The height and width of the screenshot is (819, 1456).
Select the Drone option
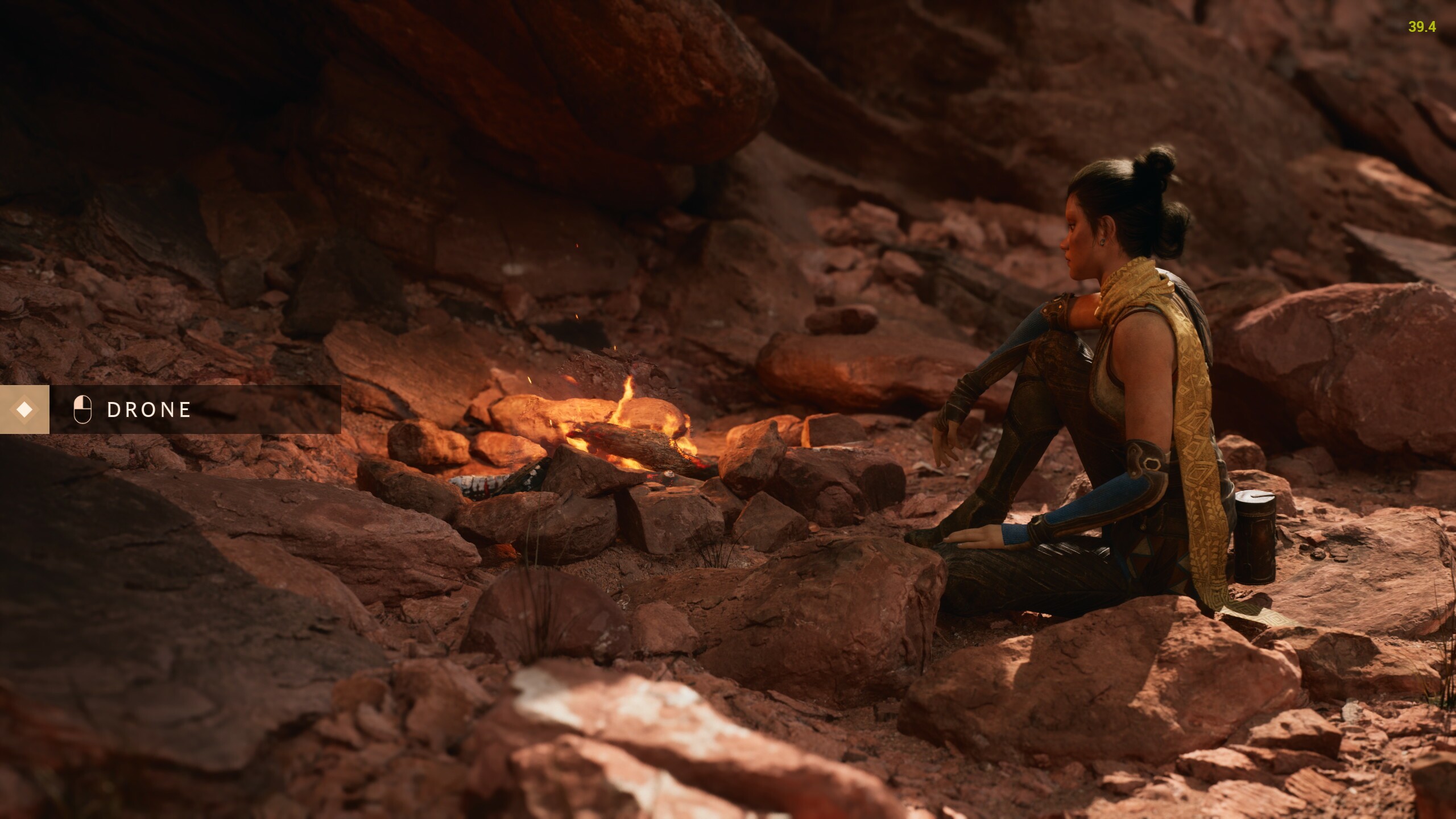(149, 410)
